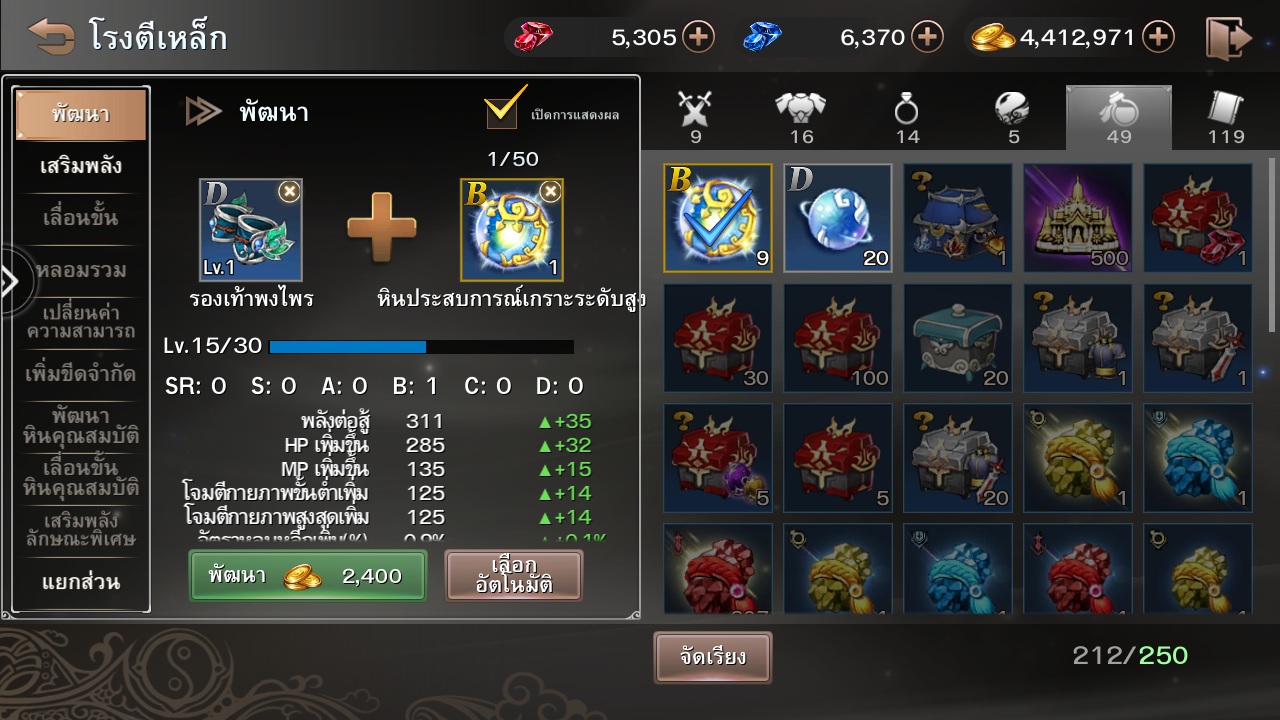
Task: Buy more gold coins with plus button
Action: [1158, 38]
